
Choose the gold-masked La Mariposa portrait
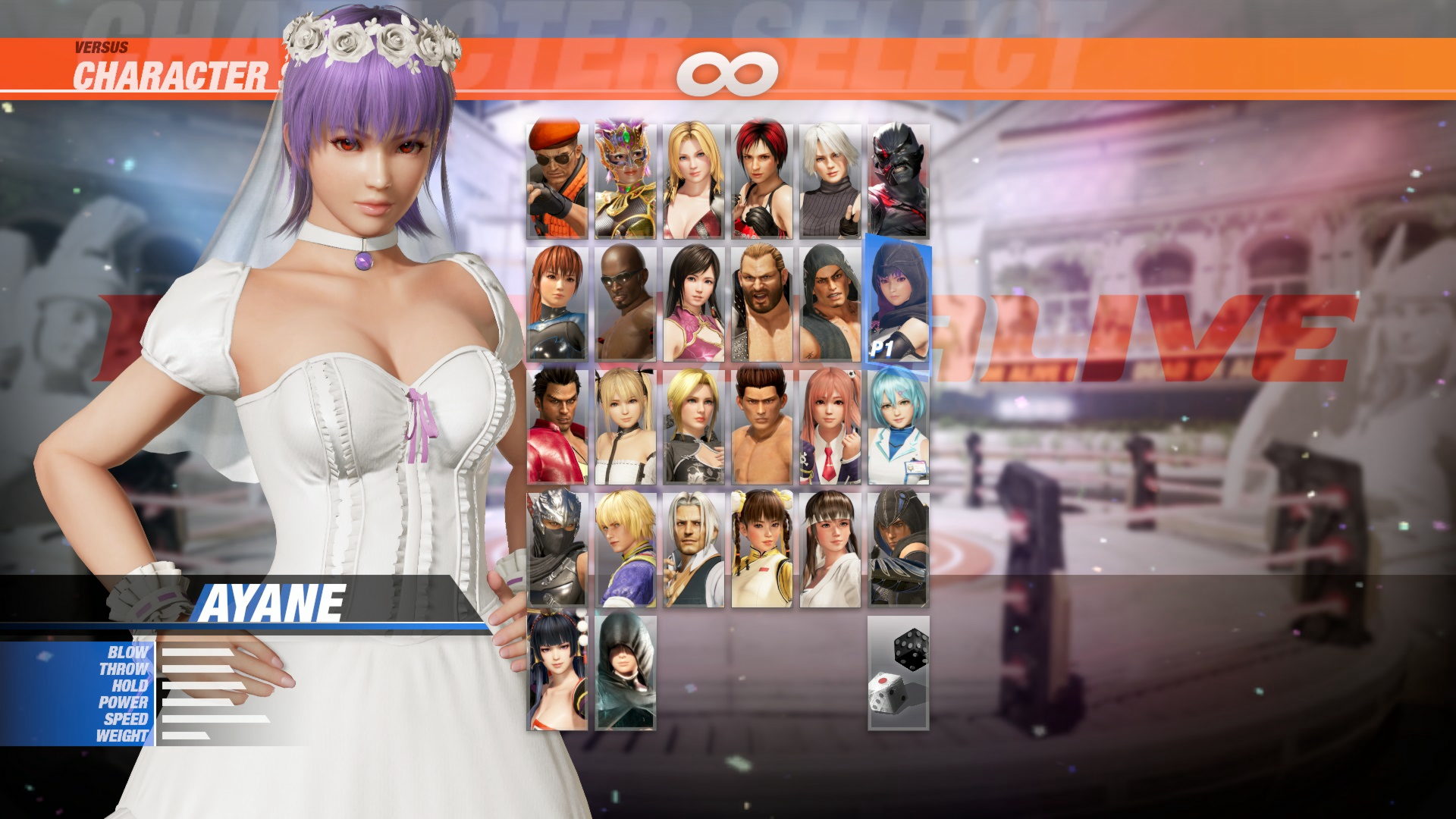point(626,174)
